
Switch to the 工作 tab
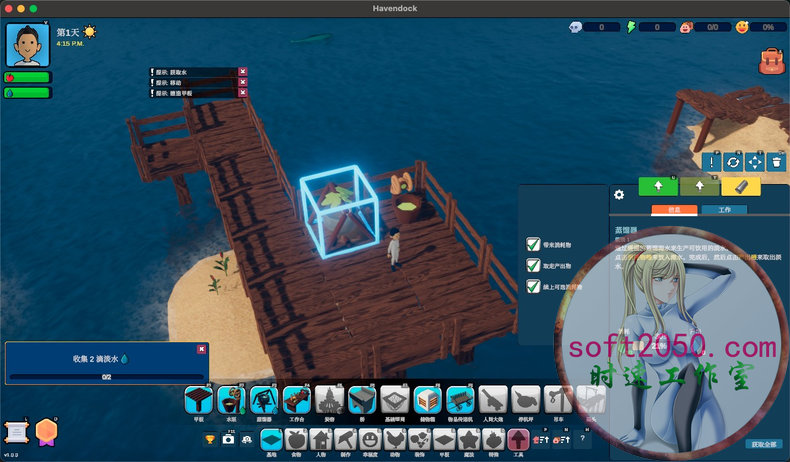tap(724, 210)
